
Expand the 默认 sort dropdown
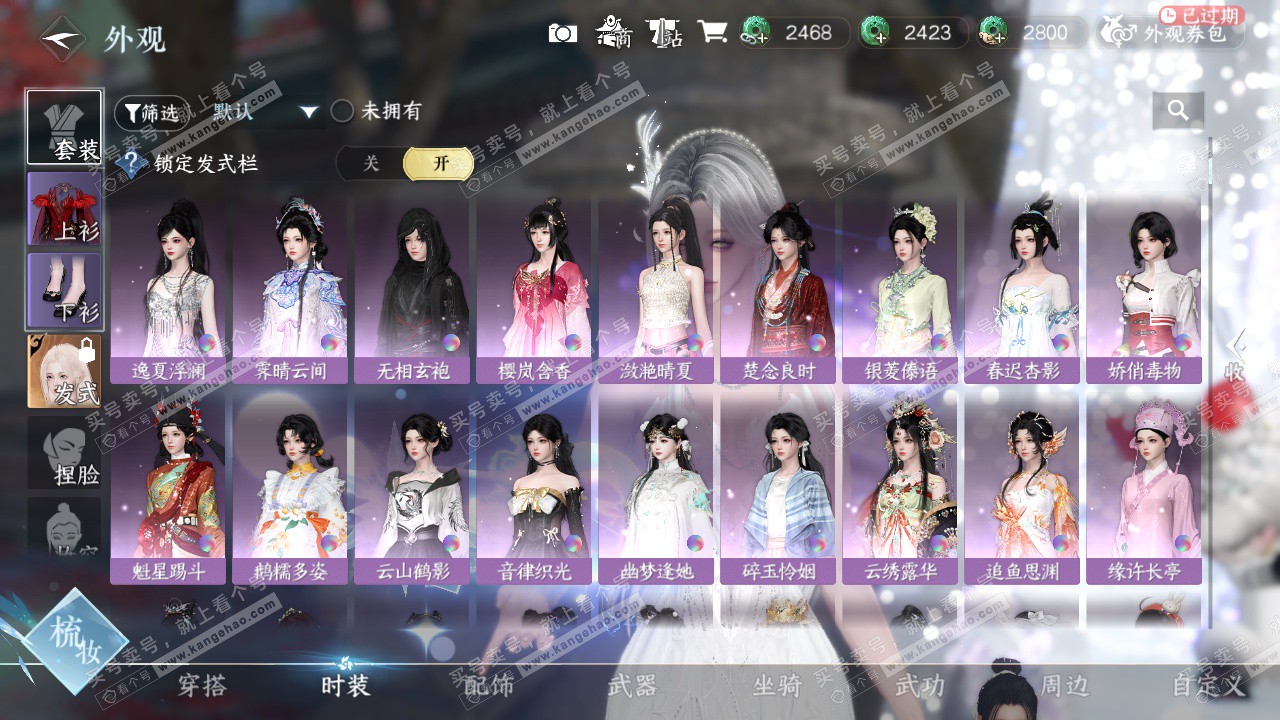[308, 112]
